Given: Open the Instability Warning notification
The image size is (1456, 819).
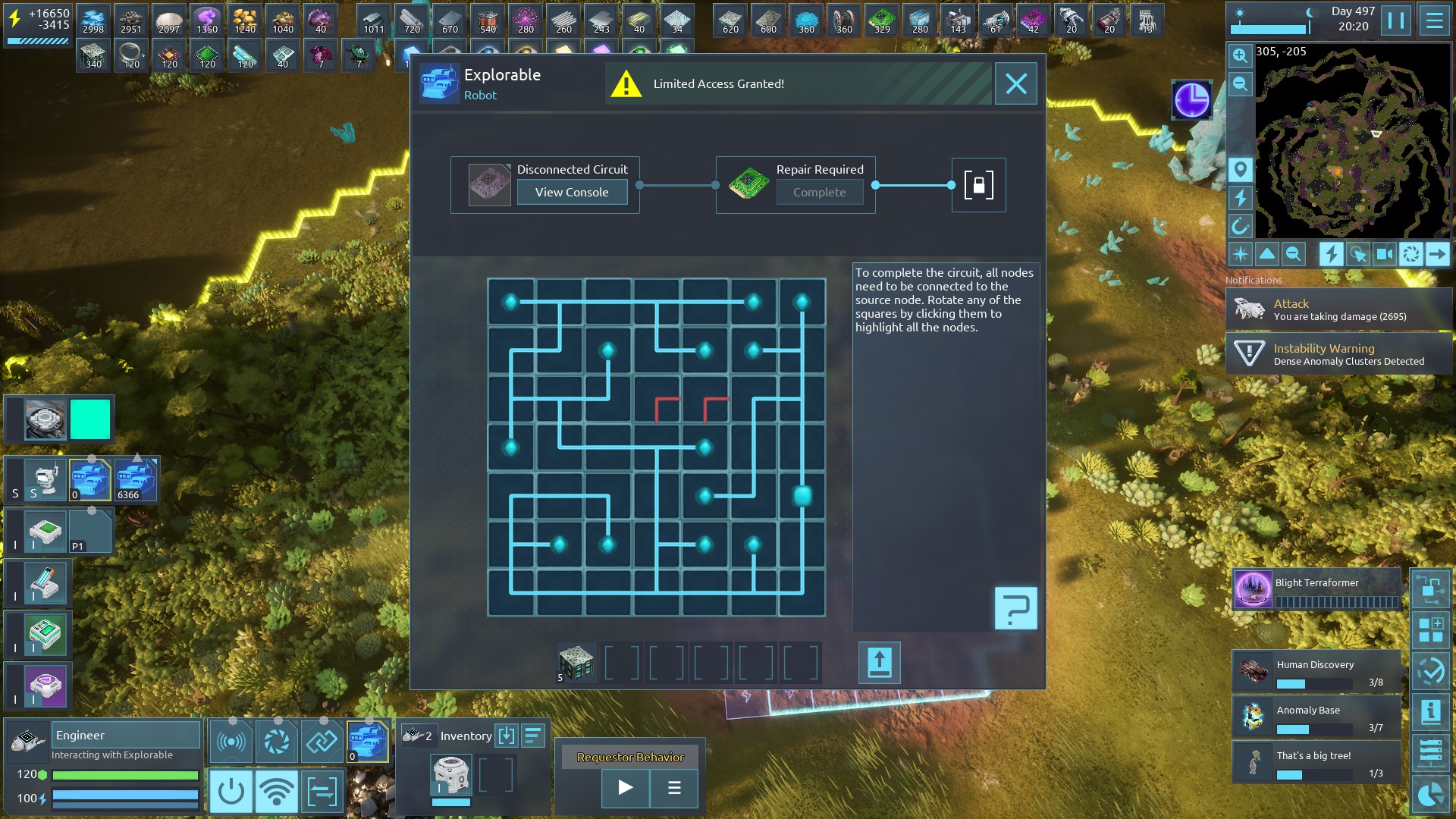Looking at the screenshot, I should click(1338, 354).
